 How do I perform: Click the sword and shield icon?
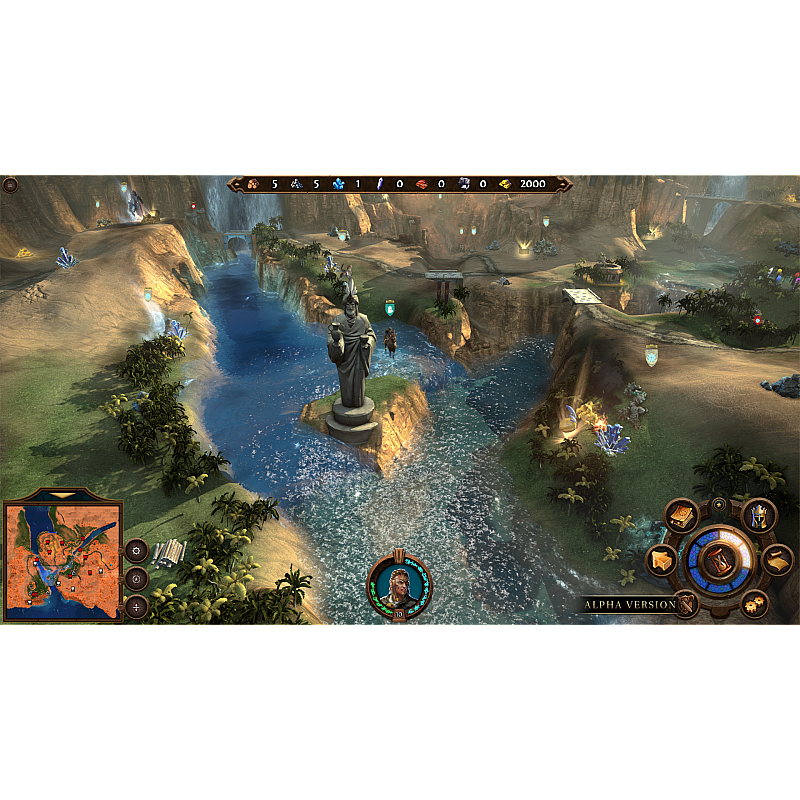[x=687, y=603]
